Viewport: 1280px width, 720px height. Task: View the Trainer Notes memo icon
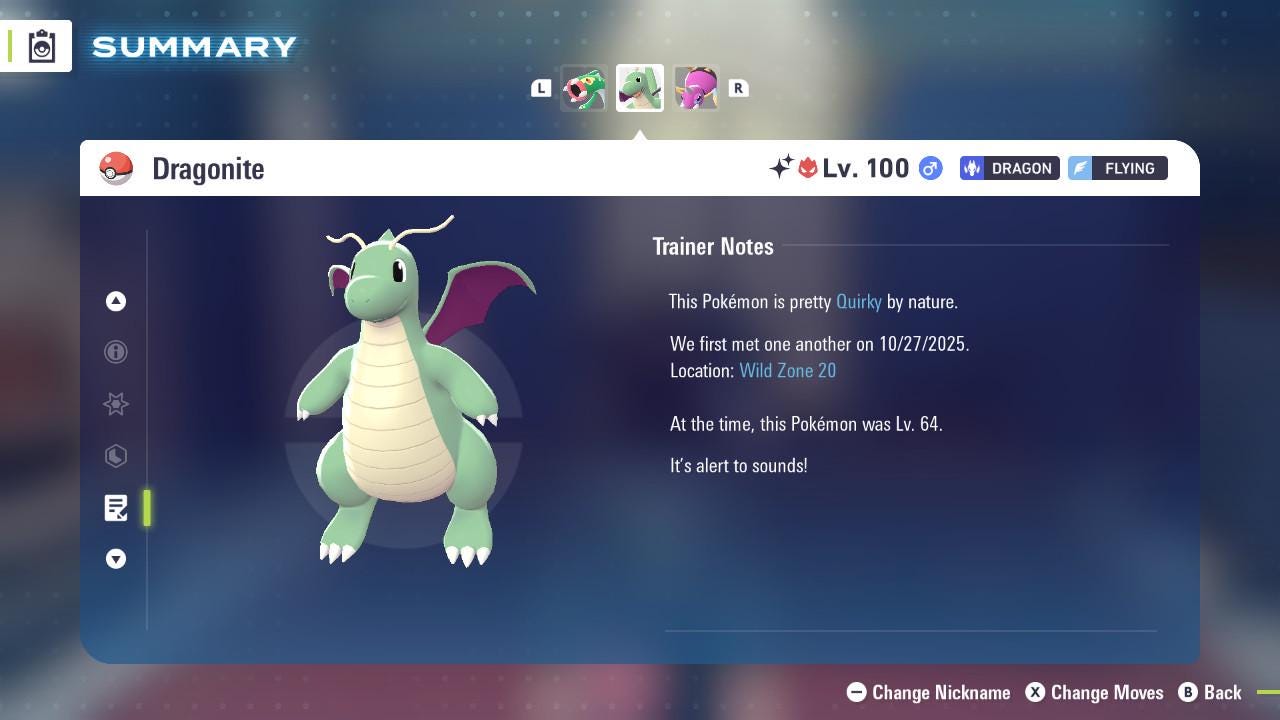116,508
